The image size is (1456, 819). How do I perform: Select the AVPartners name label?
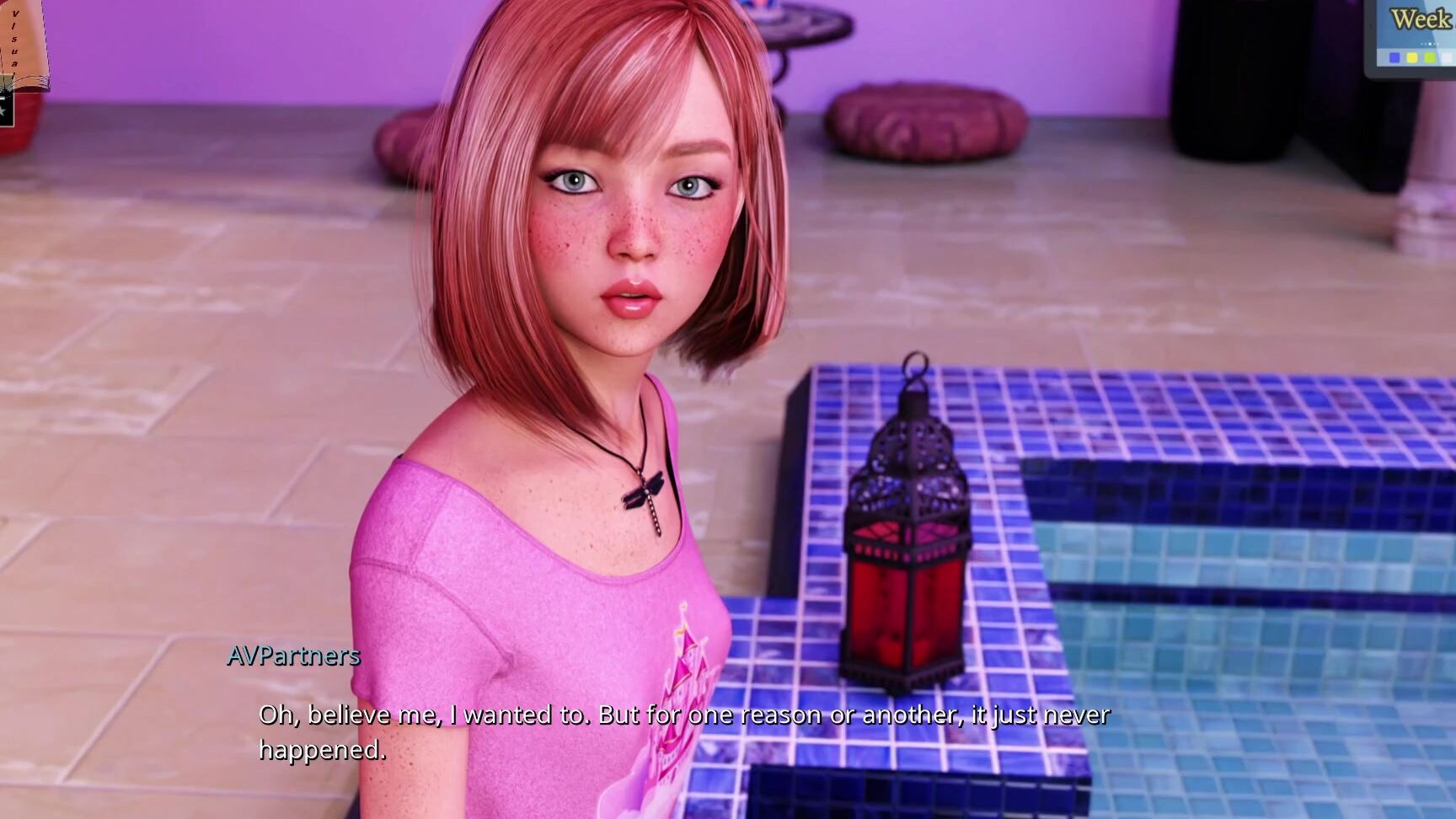coord(293,656)
